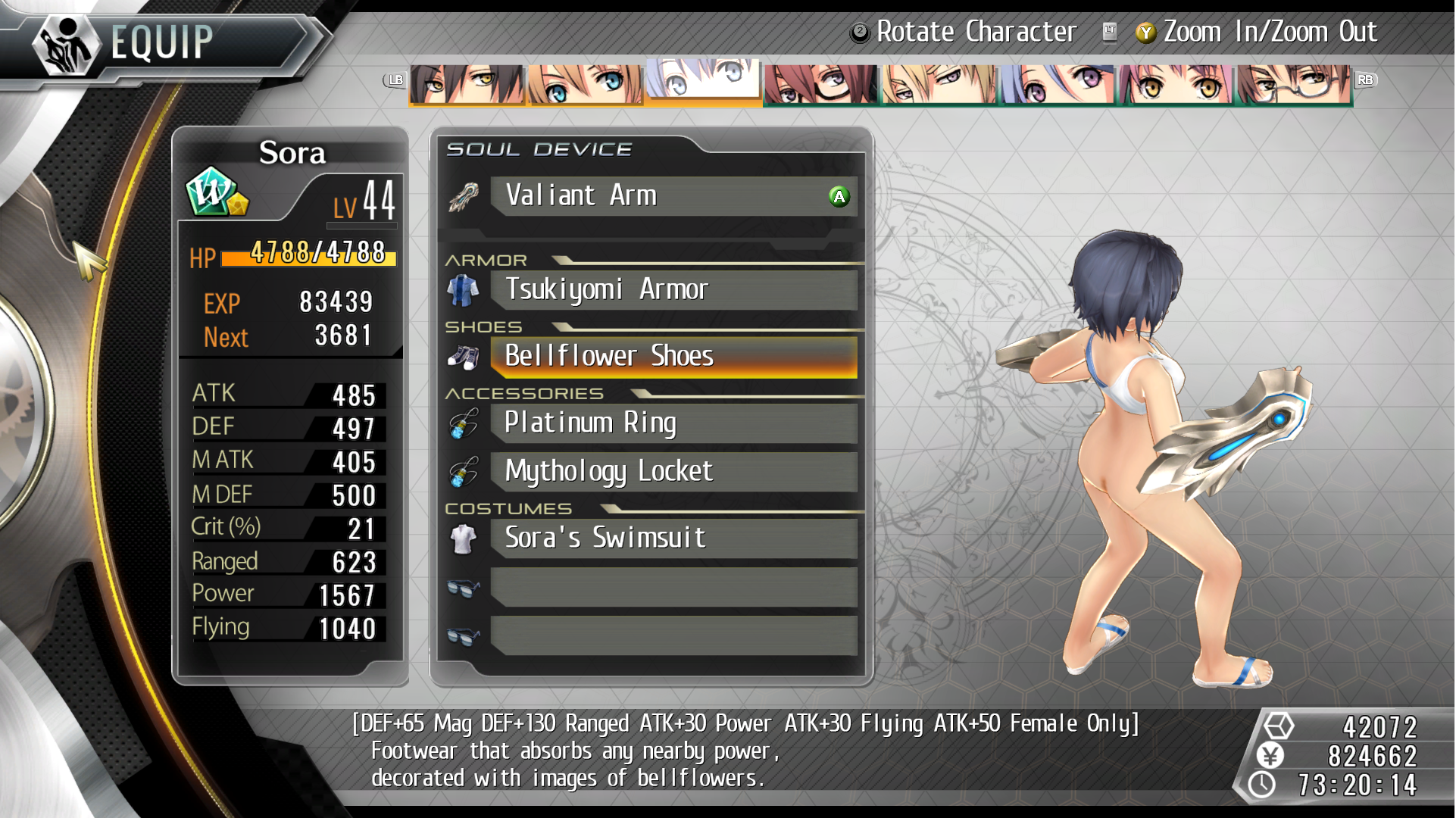The image size is (1456, 818).
Task: Choose the Tsukiyomi Armor slot
Action: coord(673,290)
